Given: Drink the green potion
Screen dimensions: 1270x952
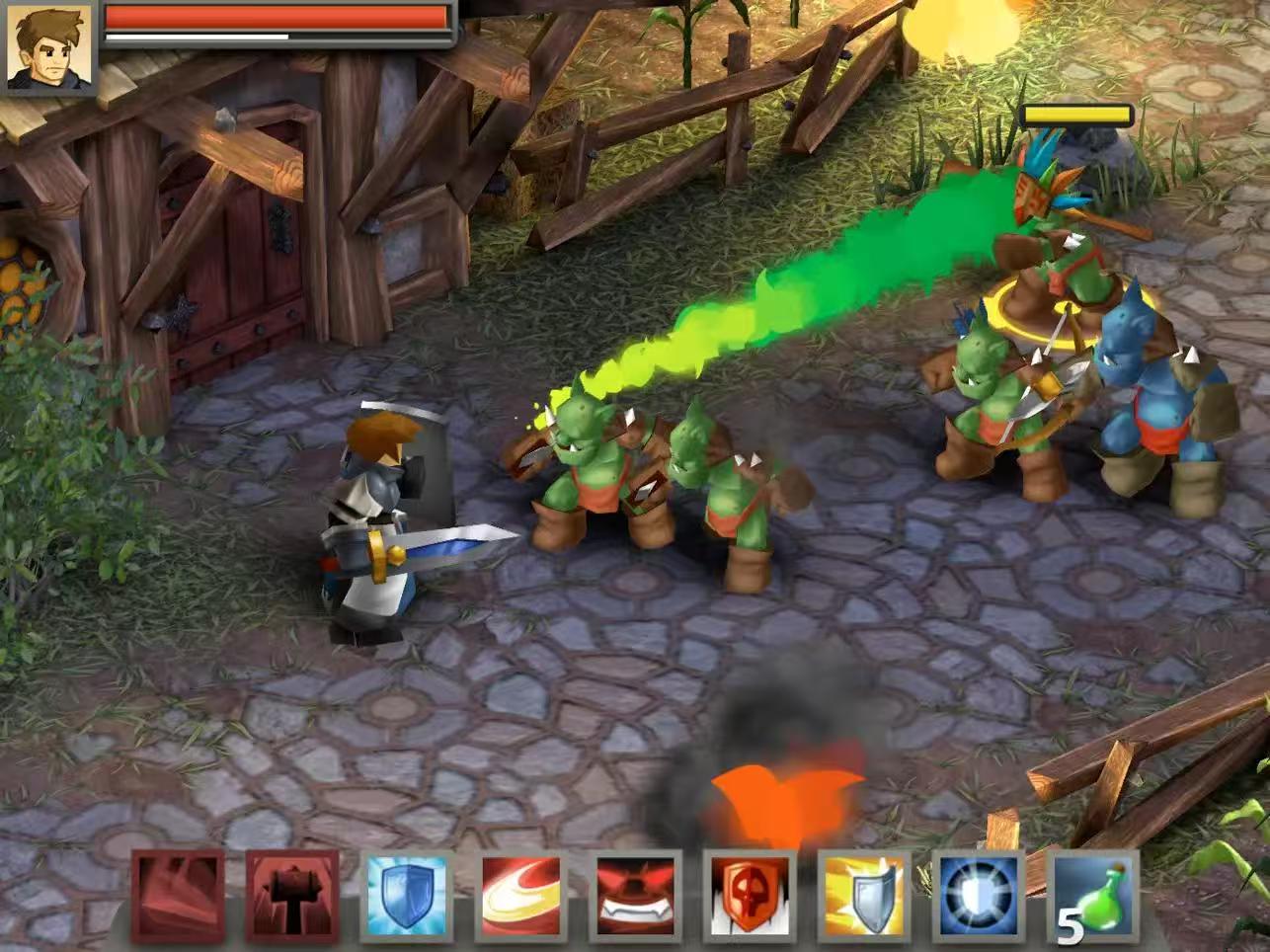Looking at the screenshot, I should point(1094,896).
